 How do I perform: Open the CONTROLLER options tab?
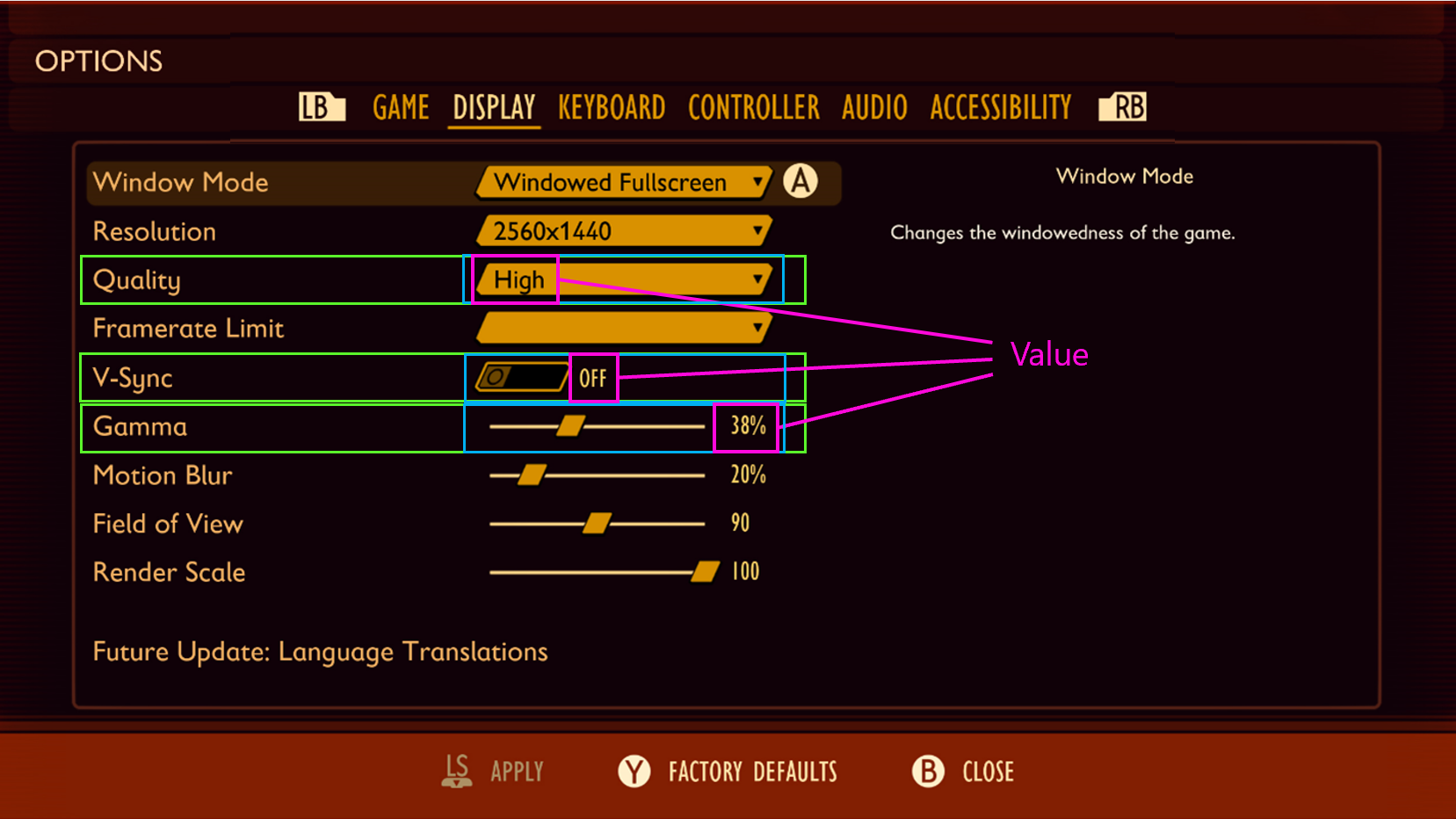click(x=753, y=106)
